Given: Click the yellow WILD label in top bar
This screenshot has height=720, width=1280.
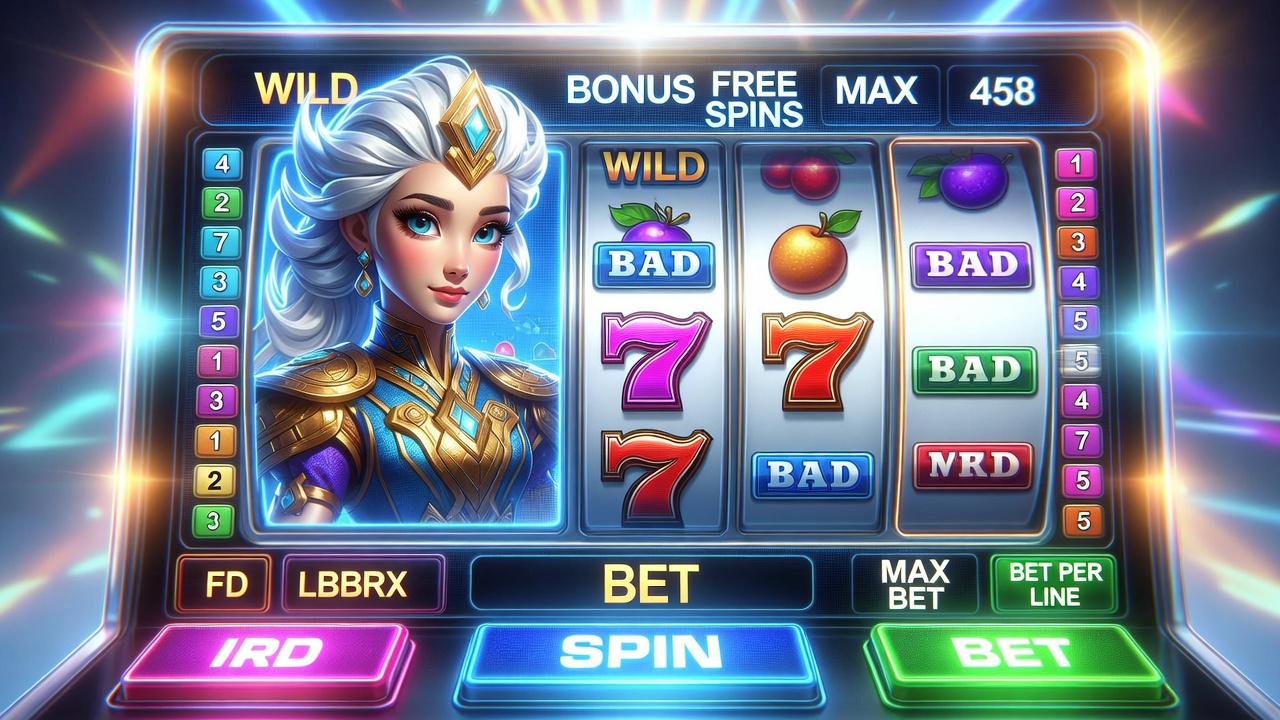Looking at the screenshot, I should [306, 89].
